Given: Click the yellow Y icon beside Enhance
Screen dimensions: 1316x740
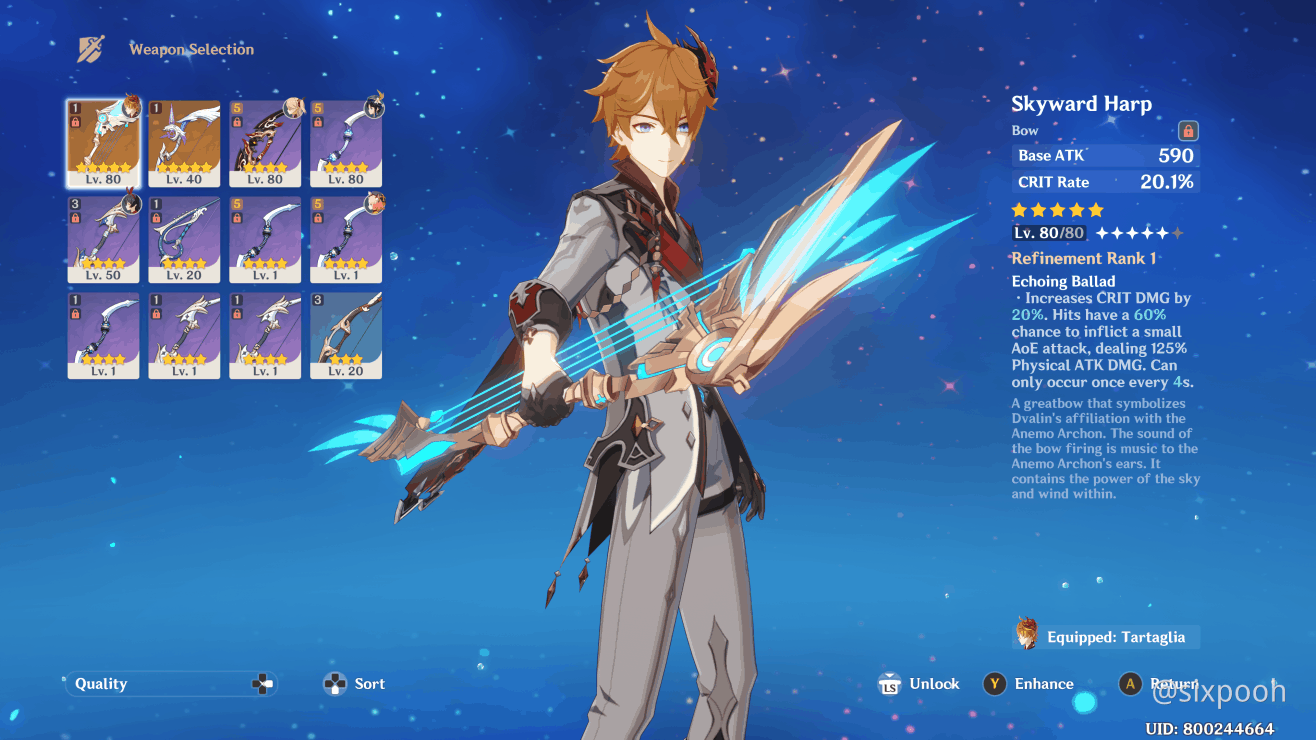Looking at the screenshot, I should coord(994,684).
